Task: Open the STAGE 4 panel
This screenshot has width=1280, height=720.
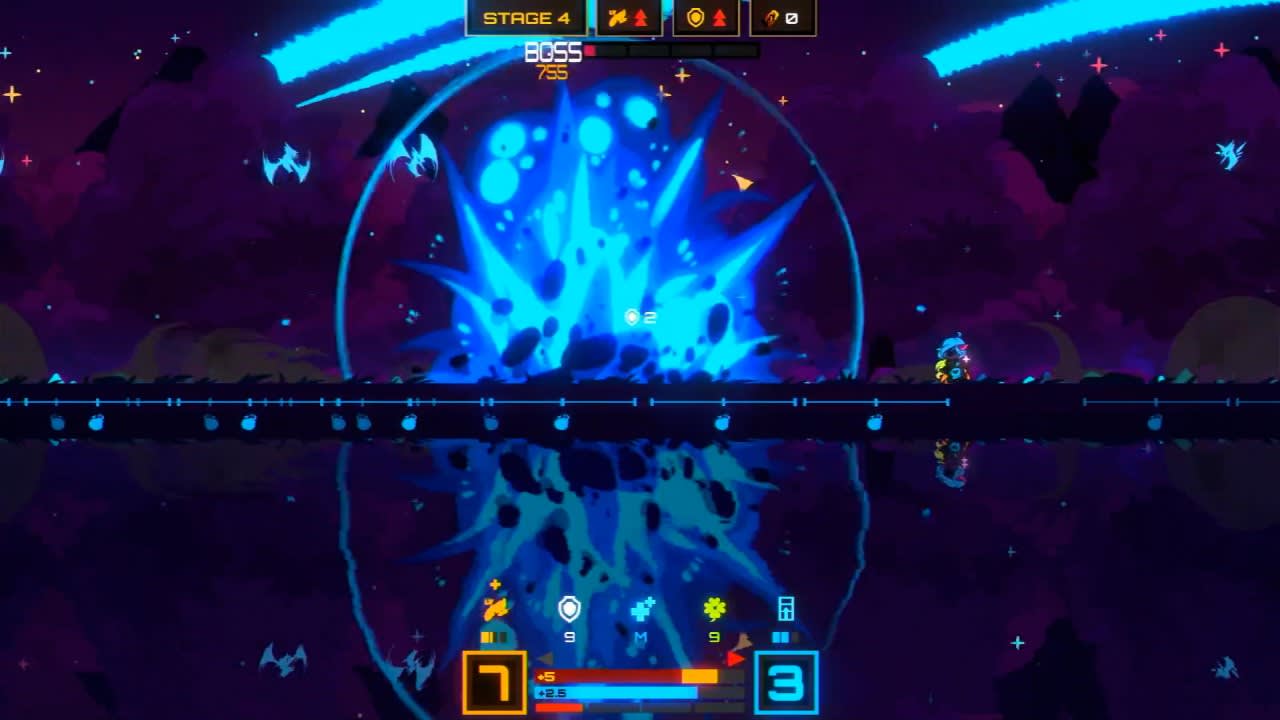Action: click(x=527, y=17)
